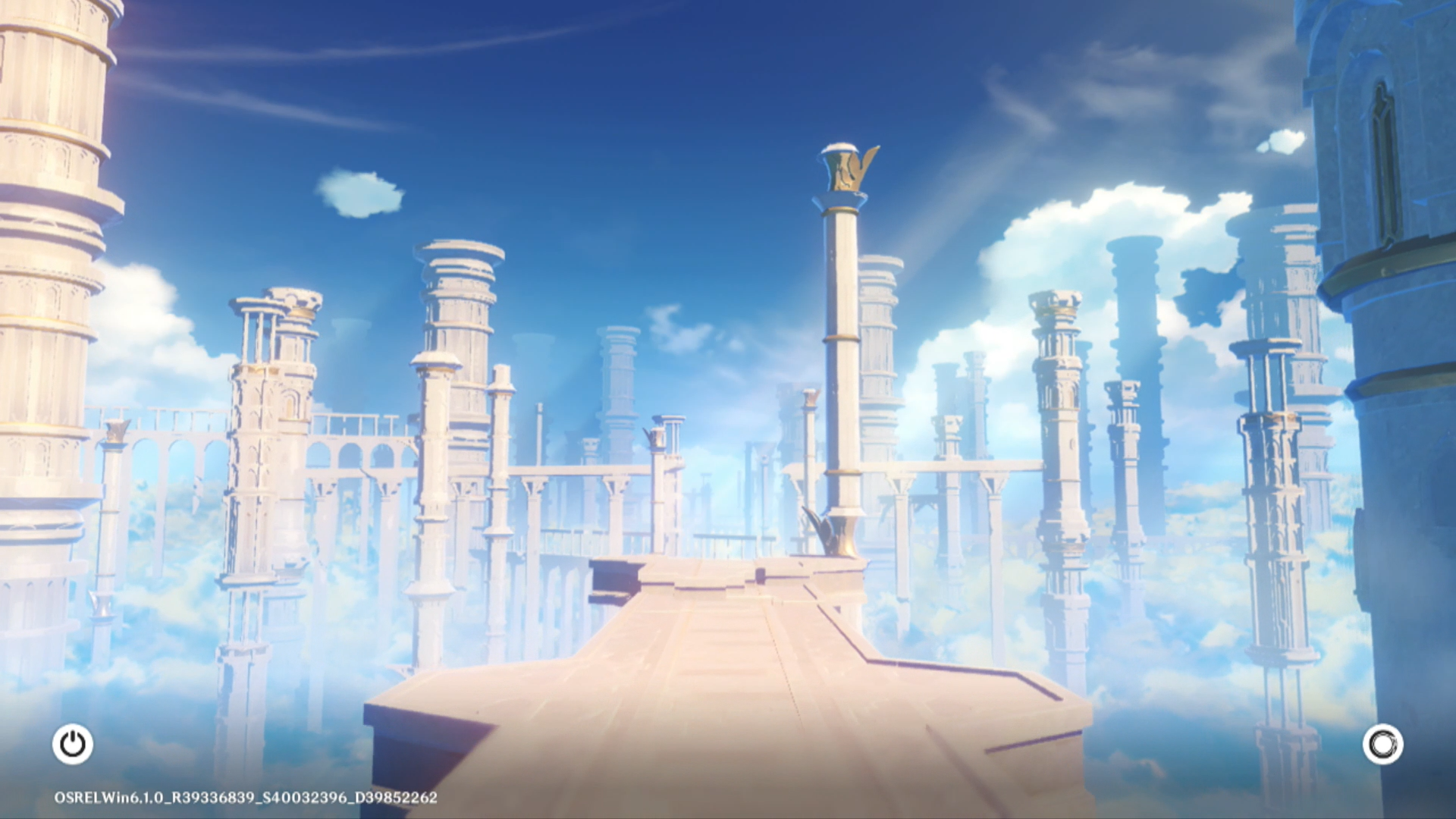
Task: Open the circular ring icon button
Action: tap(1382, 744)
